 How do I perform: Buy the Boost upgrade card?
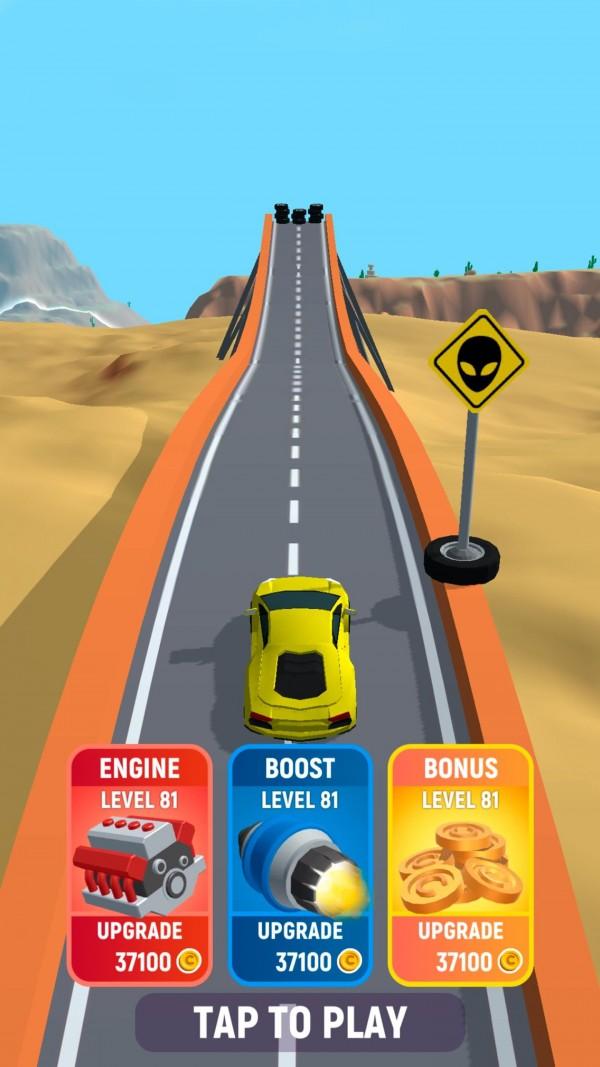tap(300, 946)
